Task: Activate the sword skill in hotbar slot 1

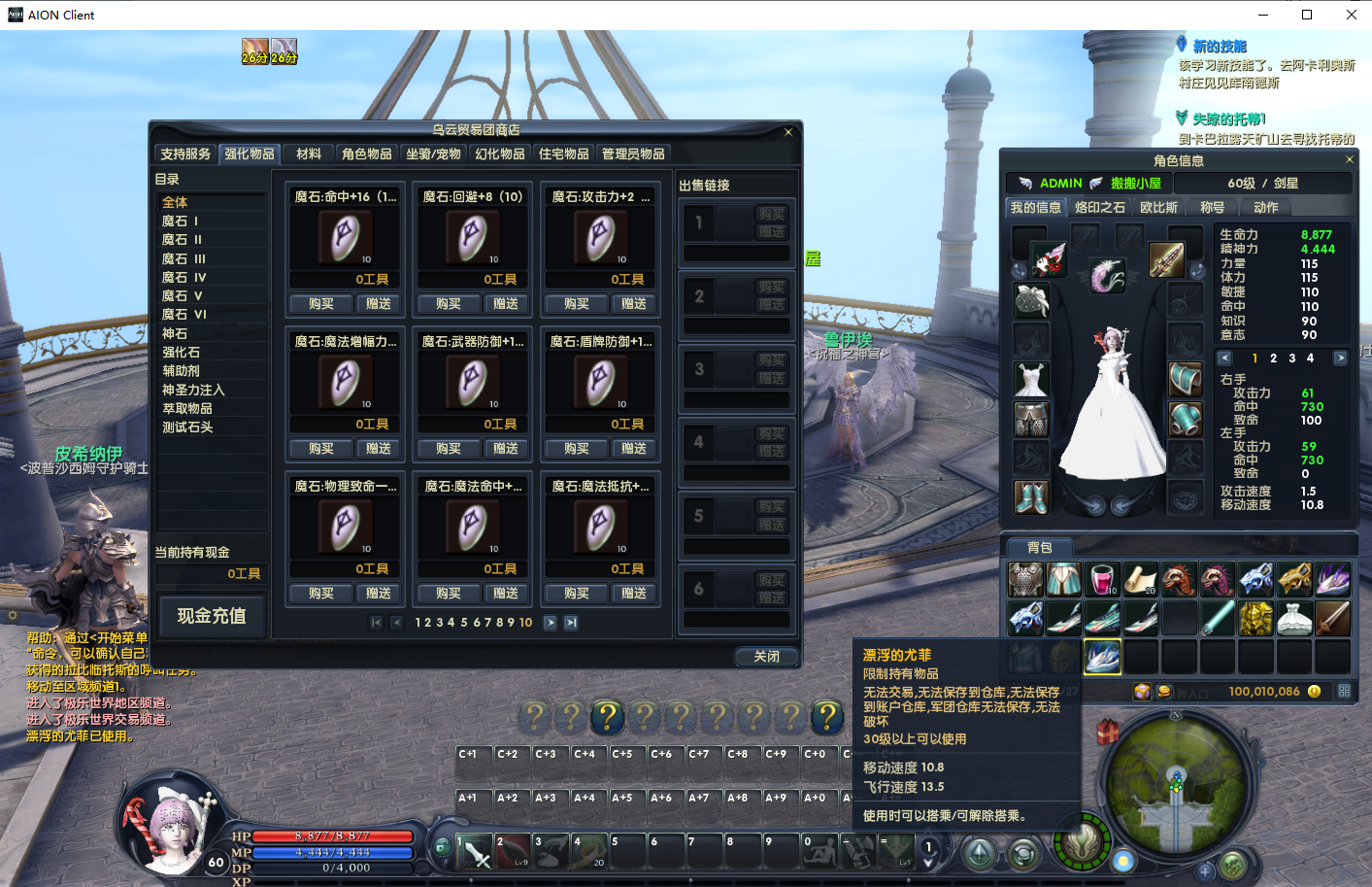Action: pyautogui.click(x=475, y=852)
